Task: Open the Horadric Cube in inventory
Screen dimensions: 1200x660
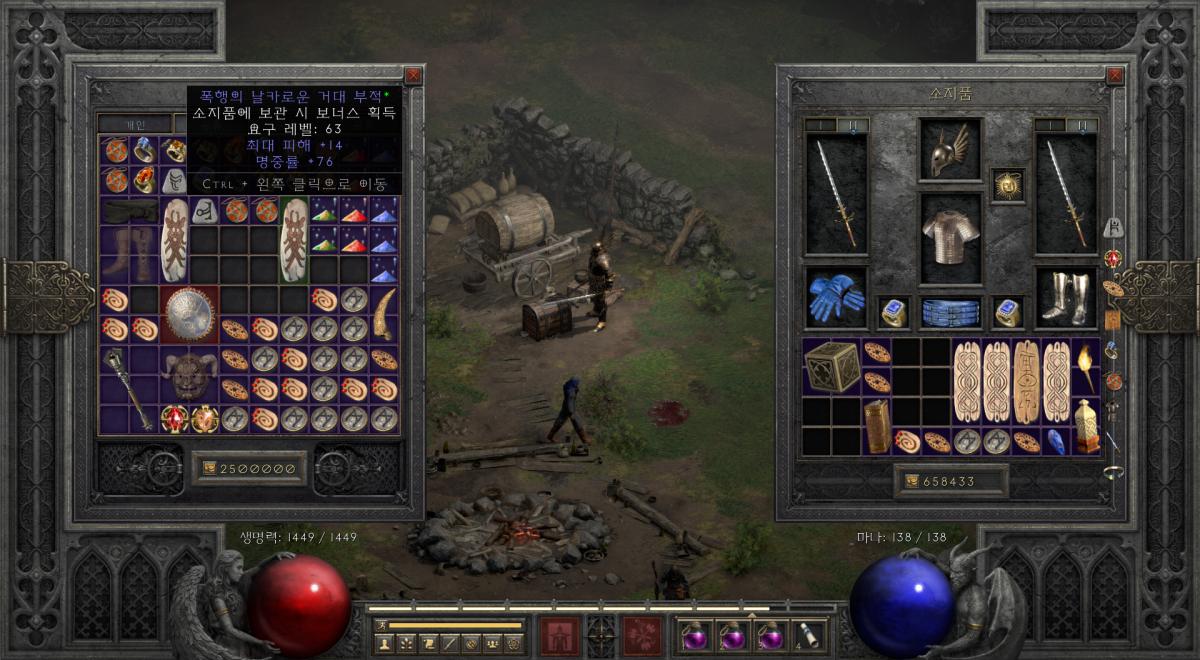Action: [832, 366]
